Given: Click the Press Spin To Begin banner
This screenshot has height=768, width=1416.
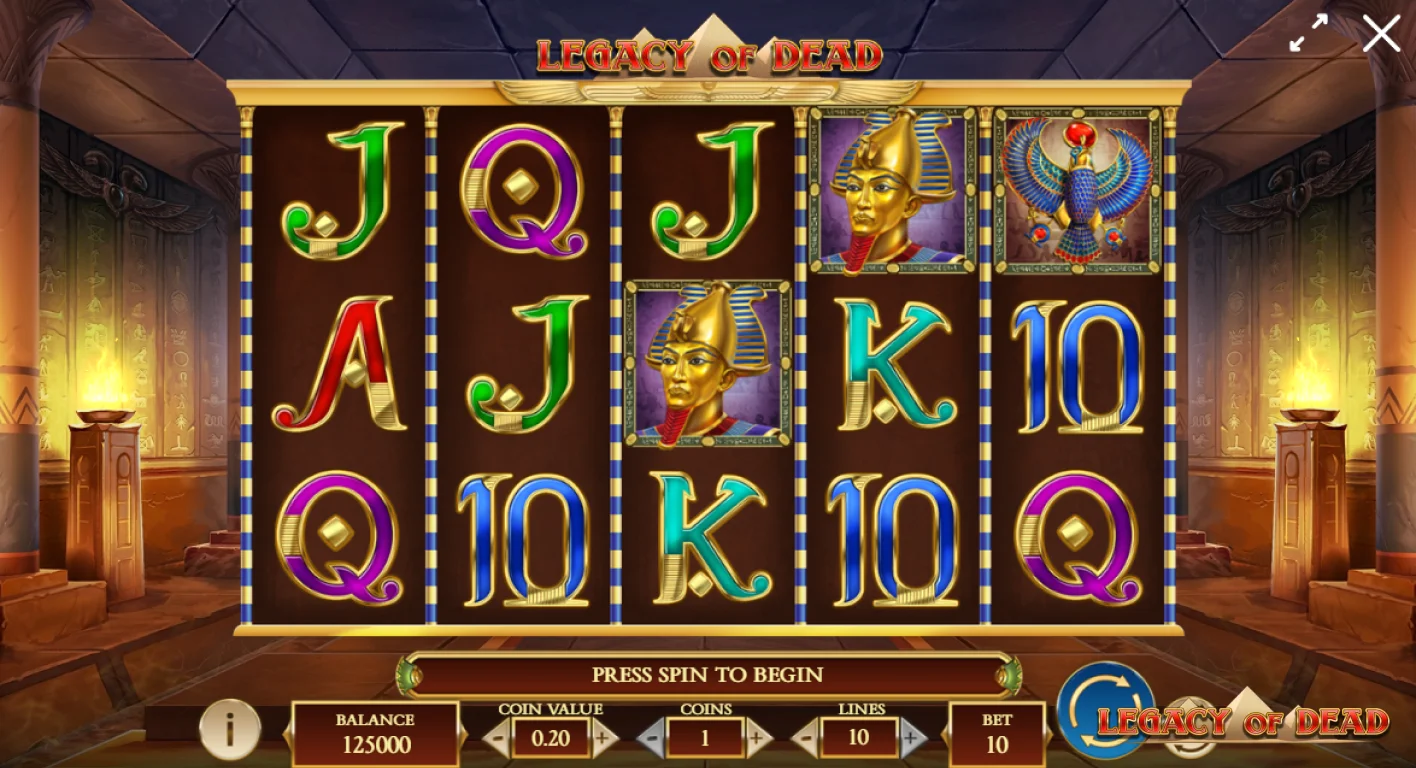Looking at the screenshot, I should point(710,675).
